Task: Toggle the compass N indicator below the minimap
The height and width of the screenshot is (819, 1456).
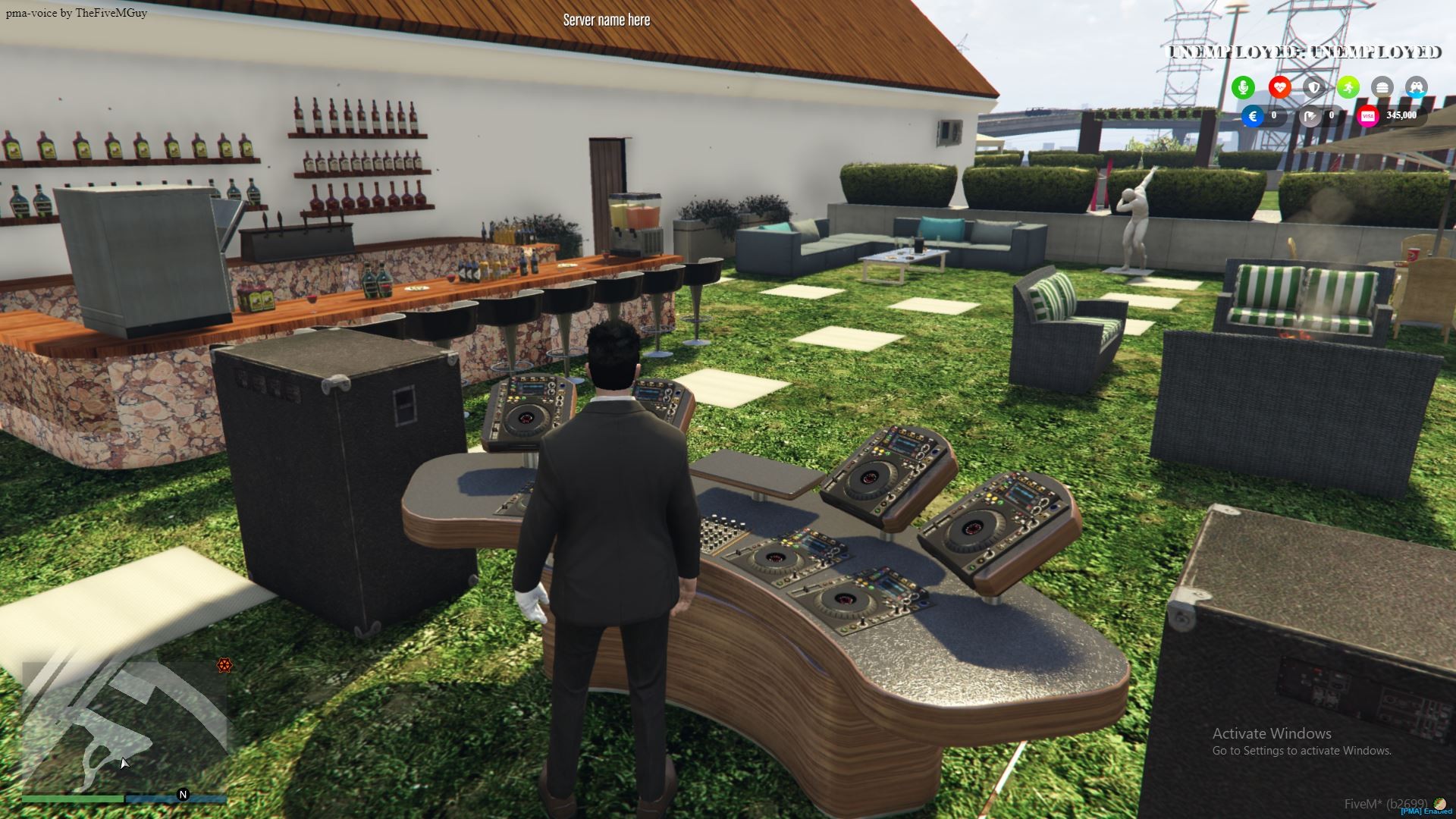Action: click(x=182, y=793)
